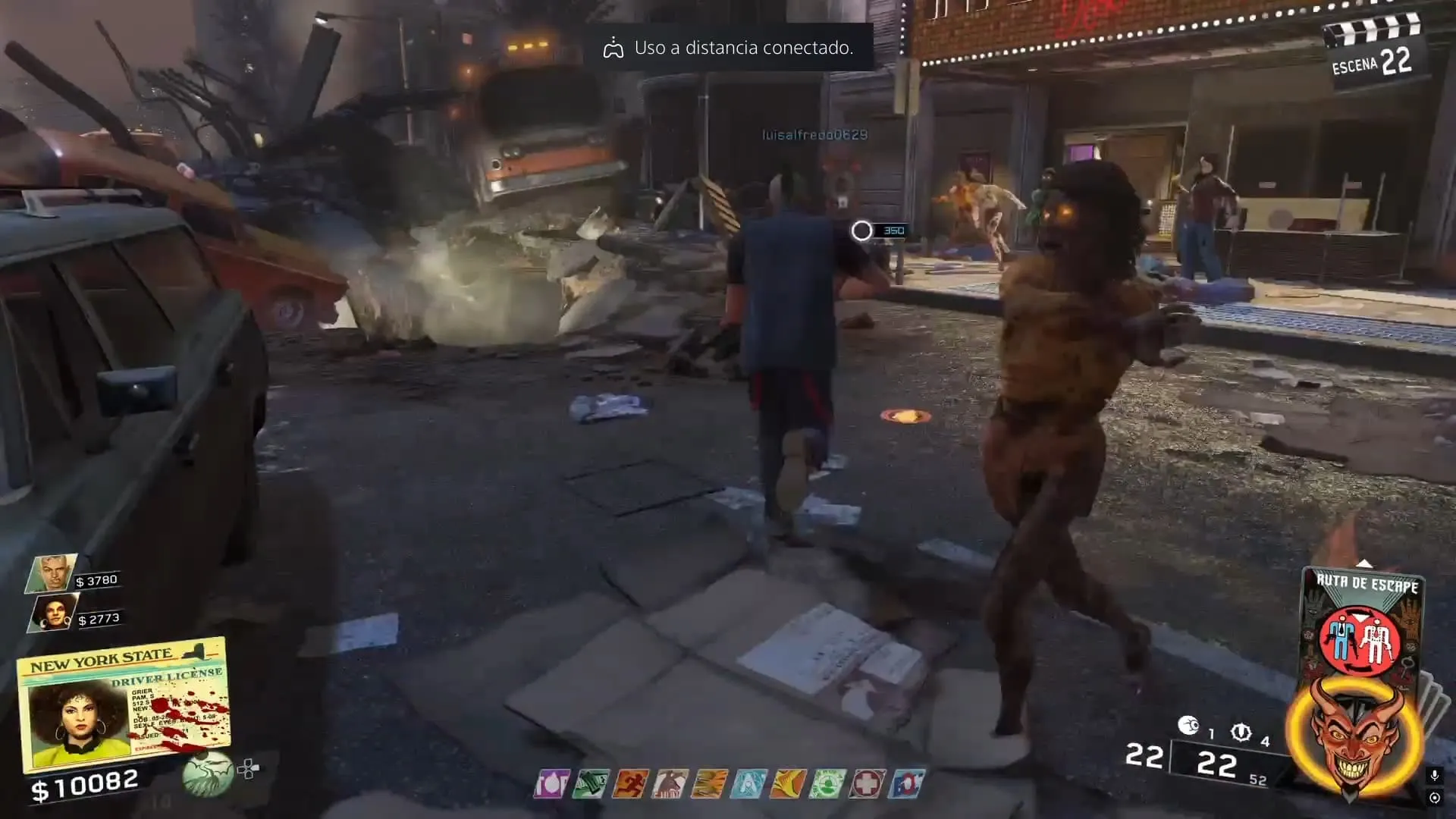Click the spiked mine equipment icon
Screen dimensions: 1456x819
pyautogui.click(x=1241, y=732)
